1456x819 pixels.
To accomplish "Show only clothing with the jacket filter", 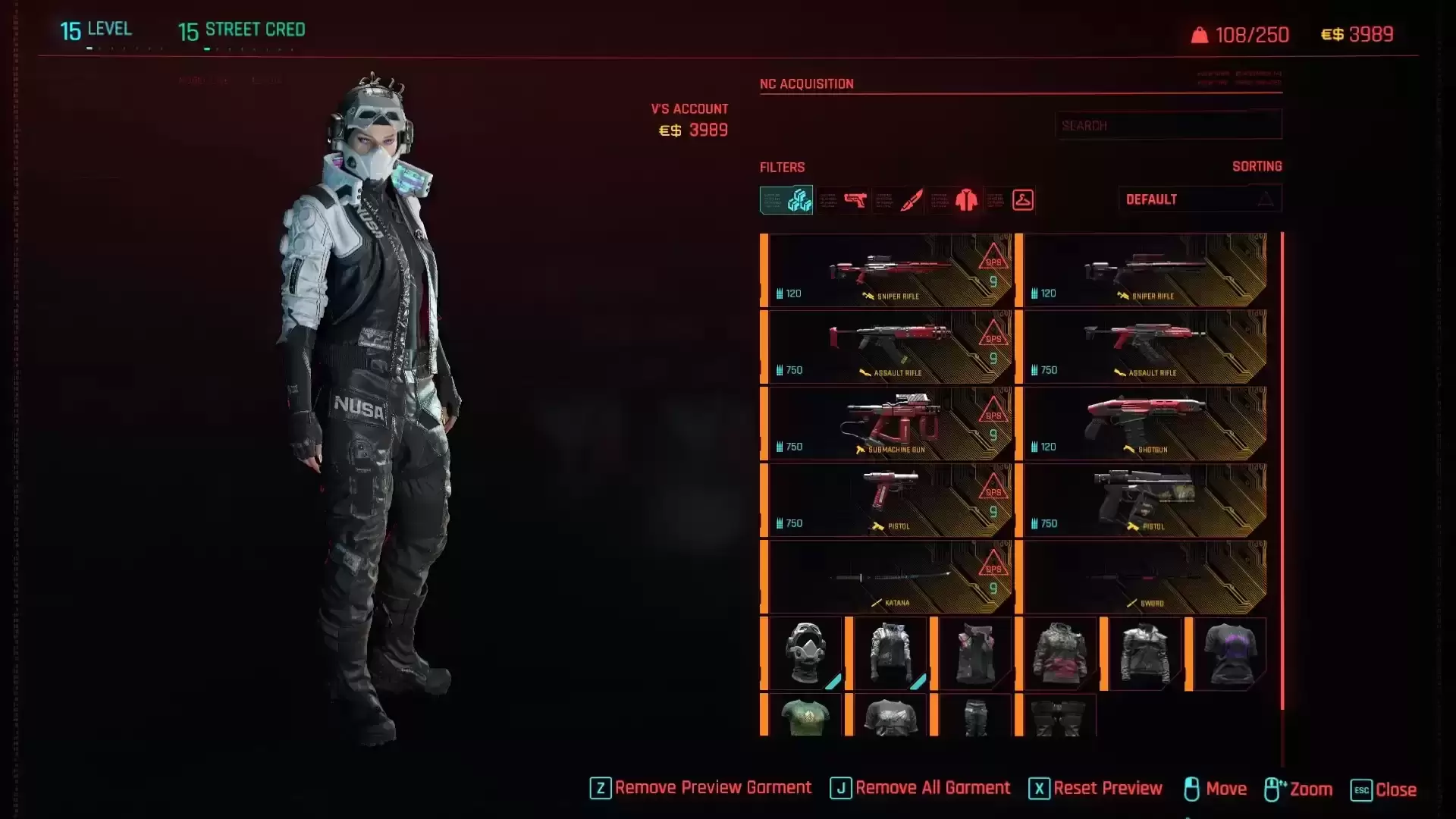I will 966,200.
